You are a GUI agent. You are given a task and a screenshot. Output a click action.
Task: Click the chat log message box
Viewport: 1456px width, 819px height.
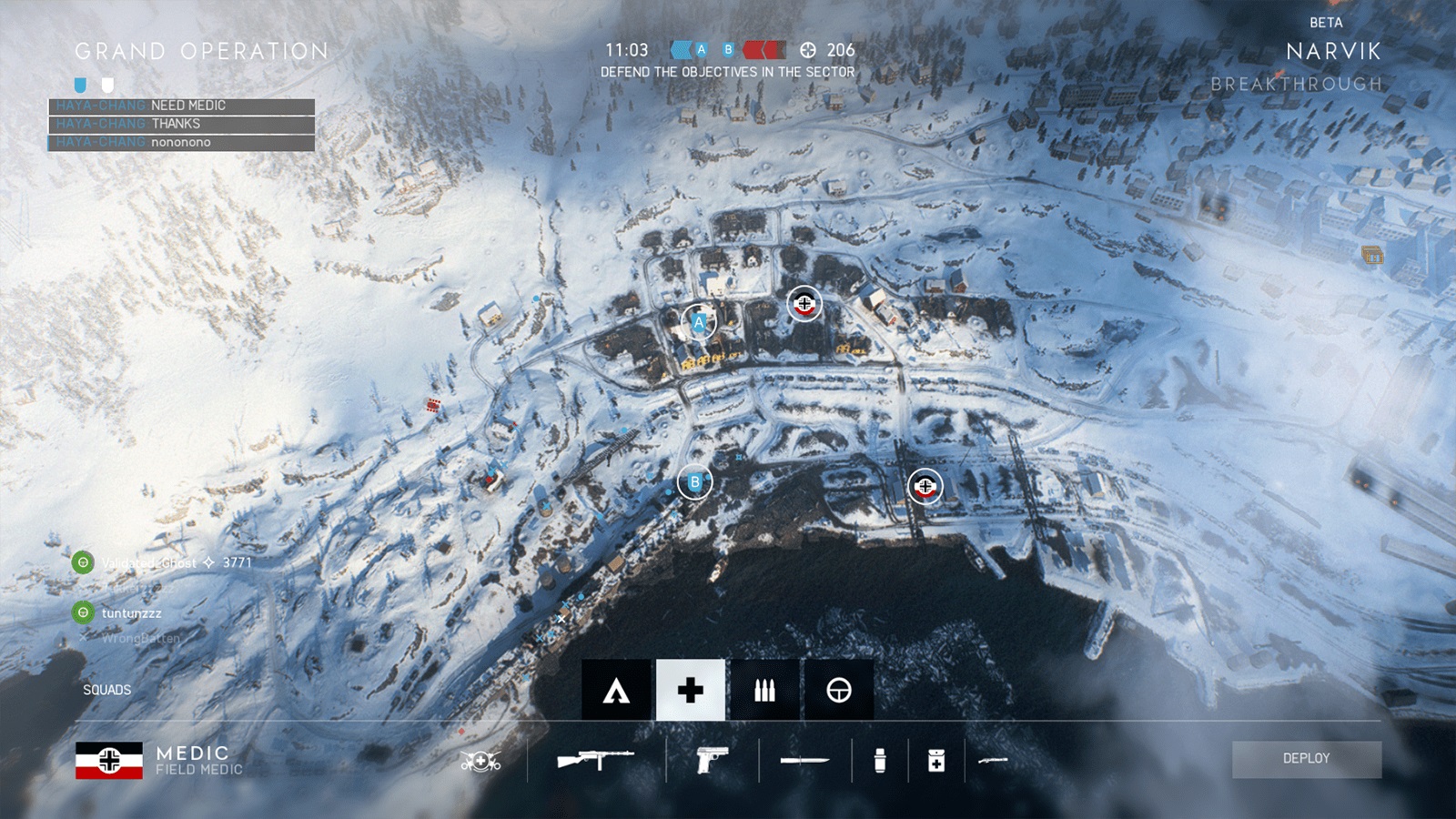pyautogui.click(x=182, y=124)
